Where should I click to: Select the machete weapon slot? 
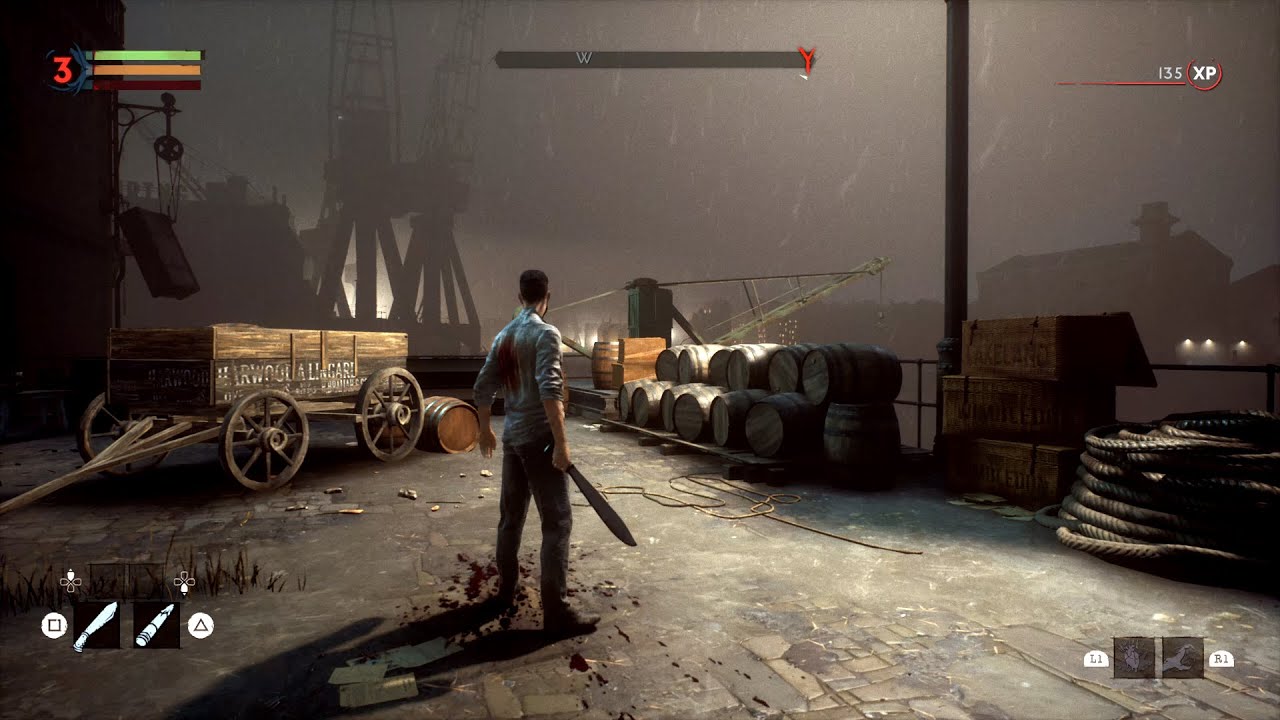click(x=96, y=625)
